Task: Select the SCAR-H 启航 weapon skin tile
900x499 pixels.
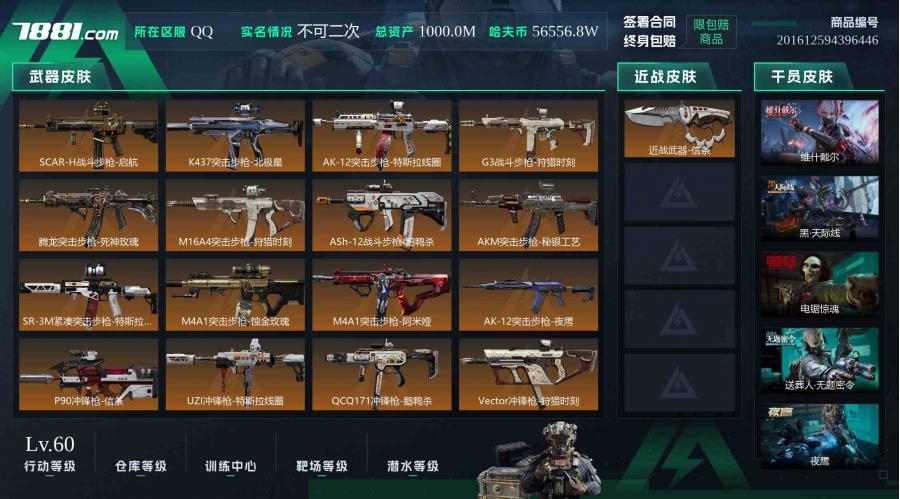Action: click(89, 135)
